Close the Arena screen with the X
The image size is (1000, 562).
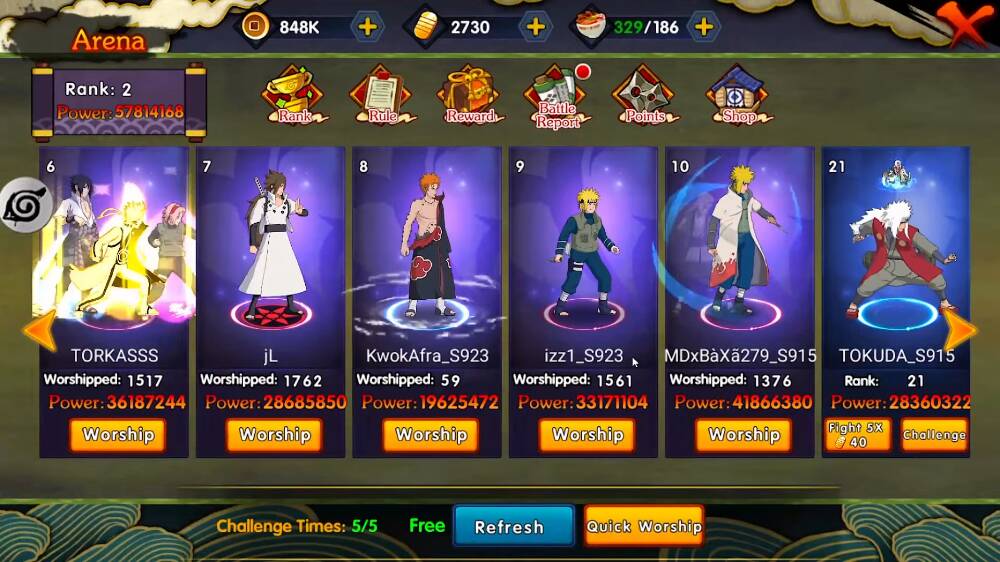click(x=963, y=24)
